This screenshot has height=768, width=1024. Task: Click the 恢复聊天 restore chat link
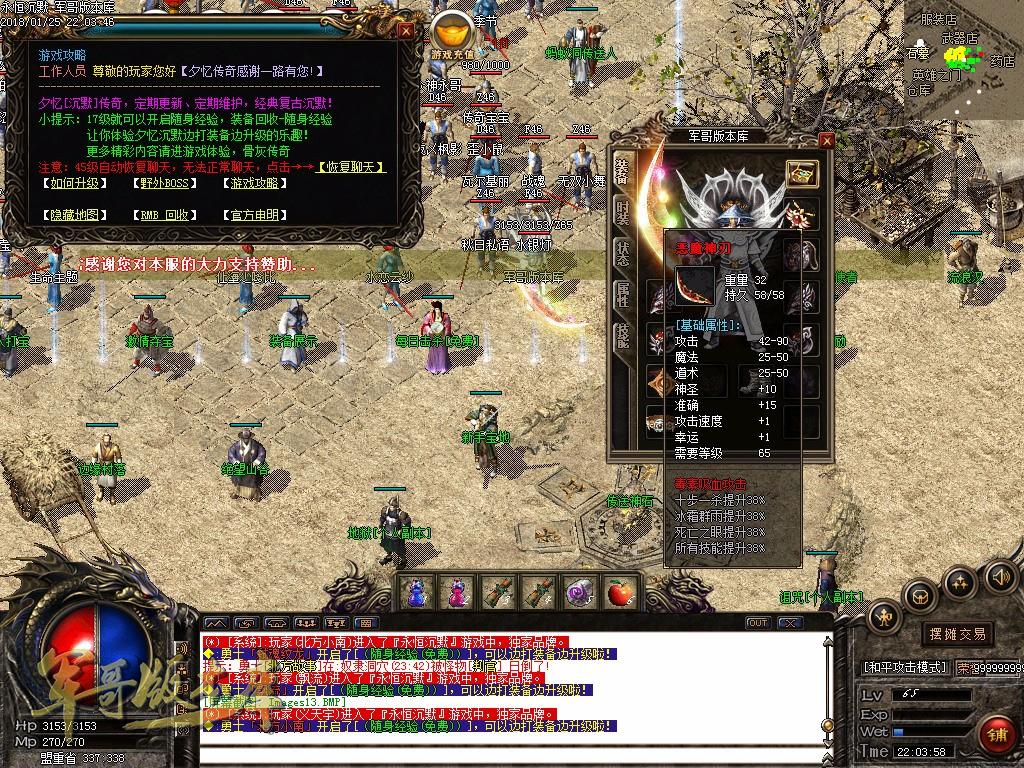[x=352, y=167]
